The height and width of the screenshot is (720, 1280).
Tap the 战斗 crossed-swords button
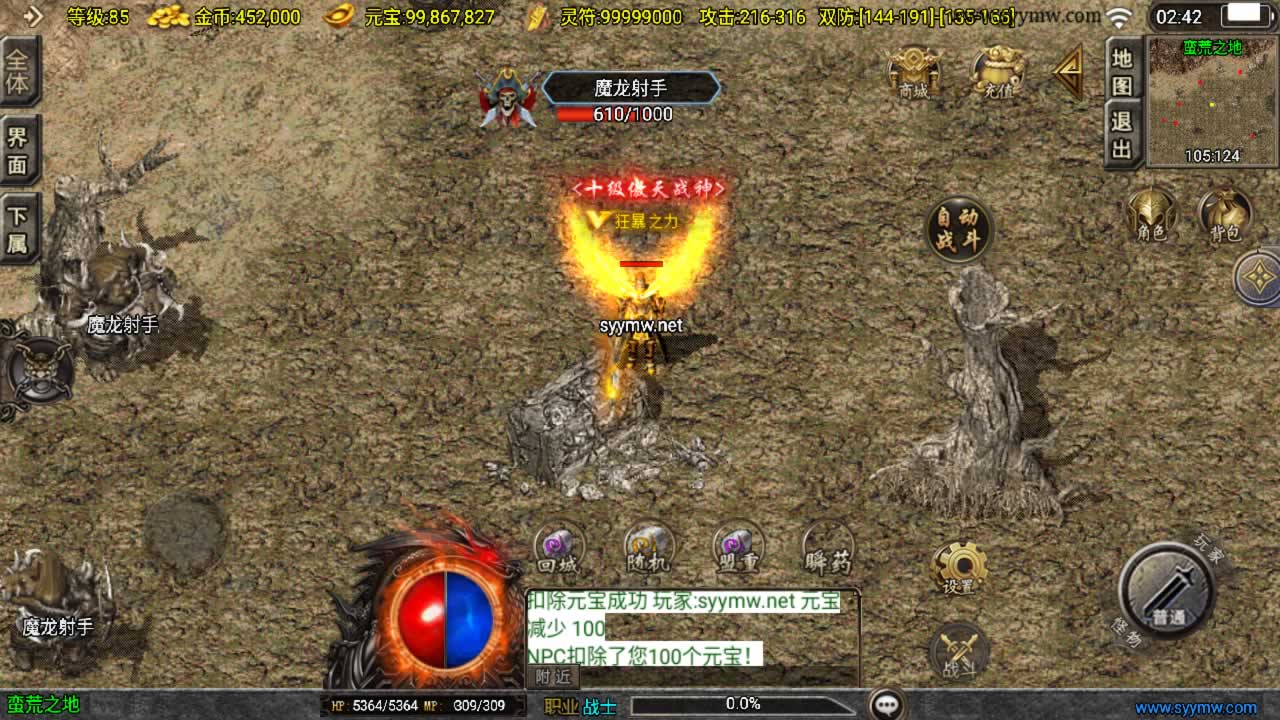[959, 652]
